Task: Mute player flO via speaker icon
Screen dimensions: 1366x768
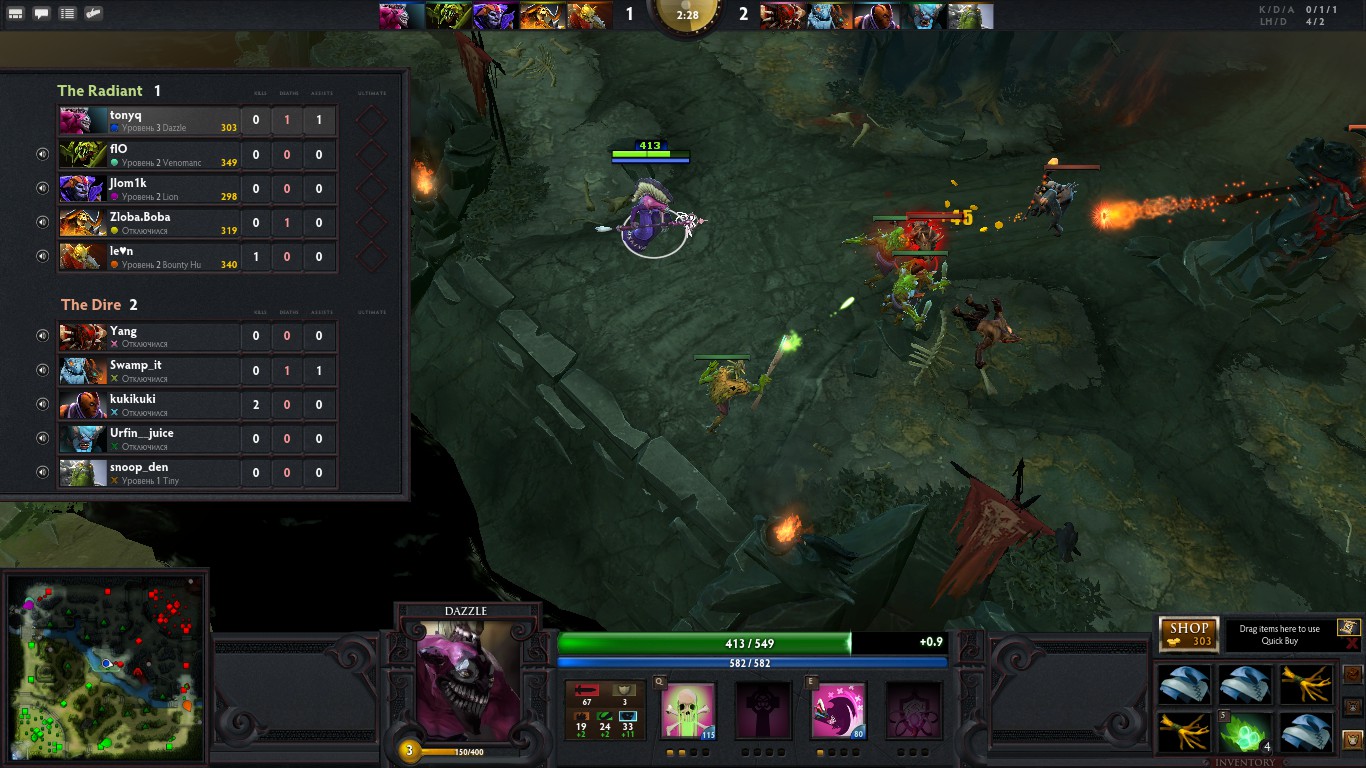Action: pos(43,154)
